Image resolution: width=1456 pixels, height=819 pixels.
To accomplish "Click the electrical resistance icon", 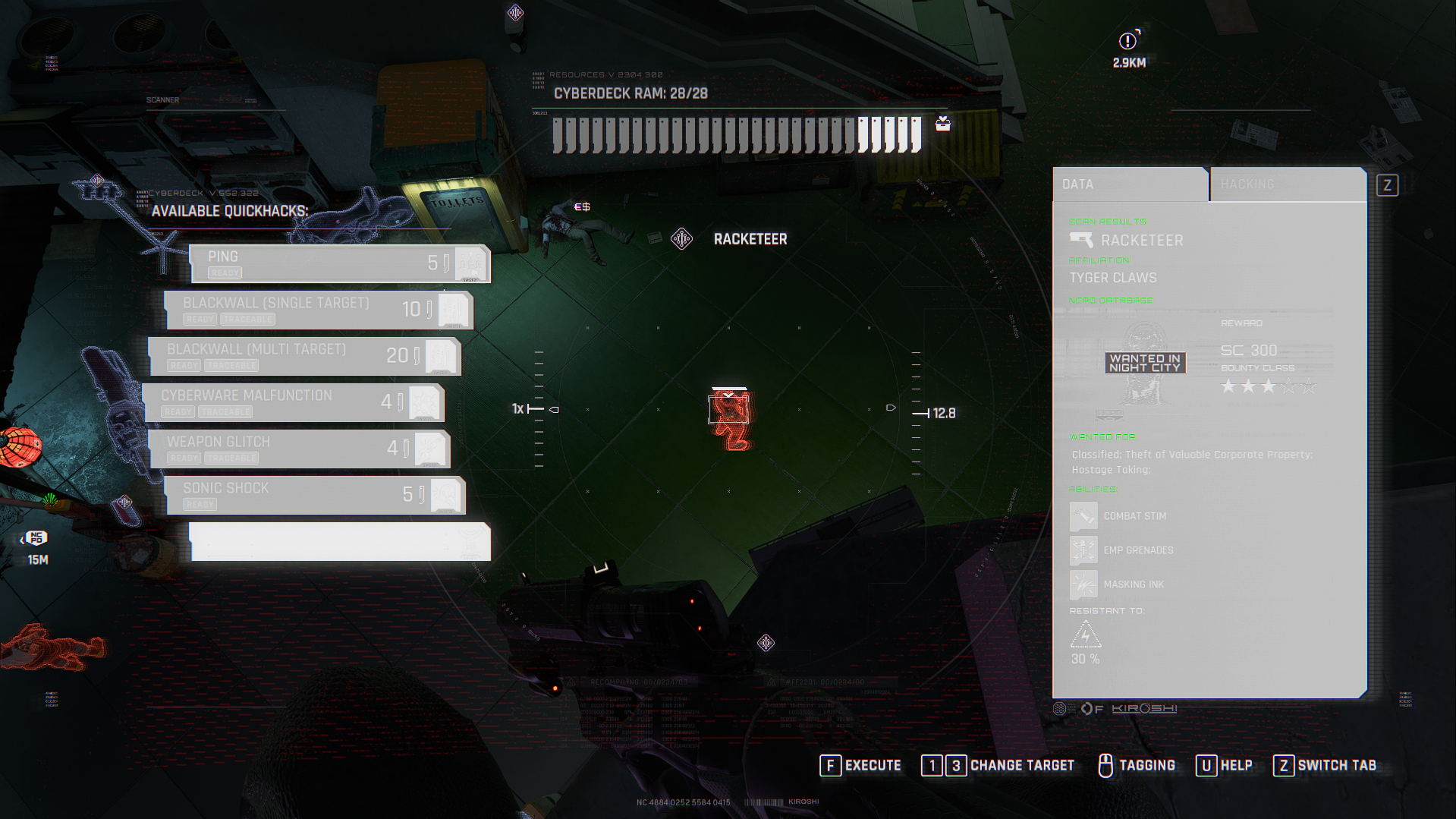I will [x=1085, y=635].
